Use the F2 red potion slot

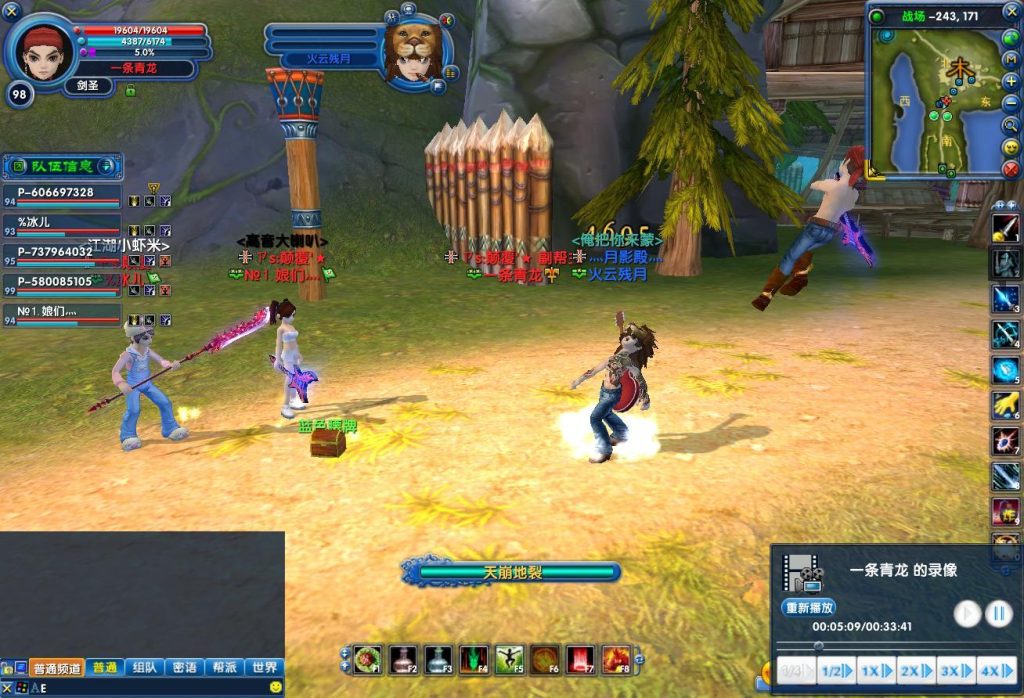403,659
